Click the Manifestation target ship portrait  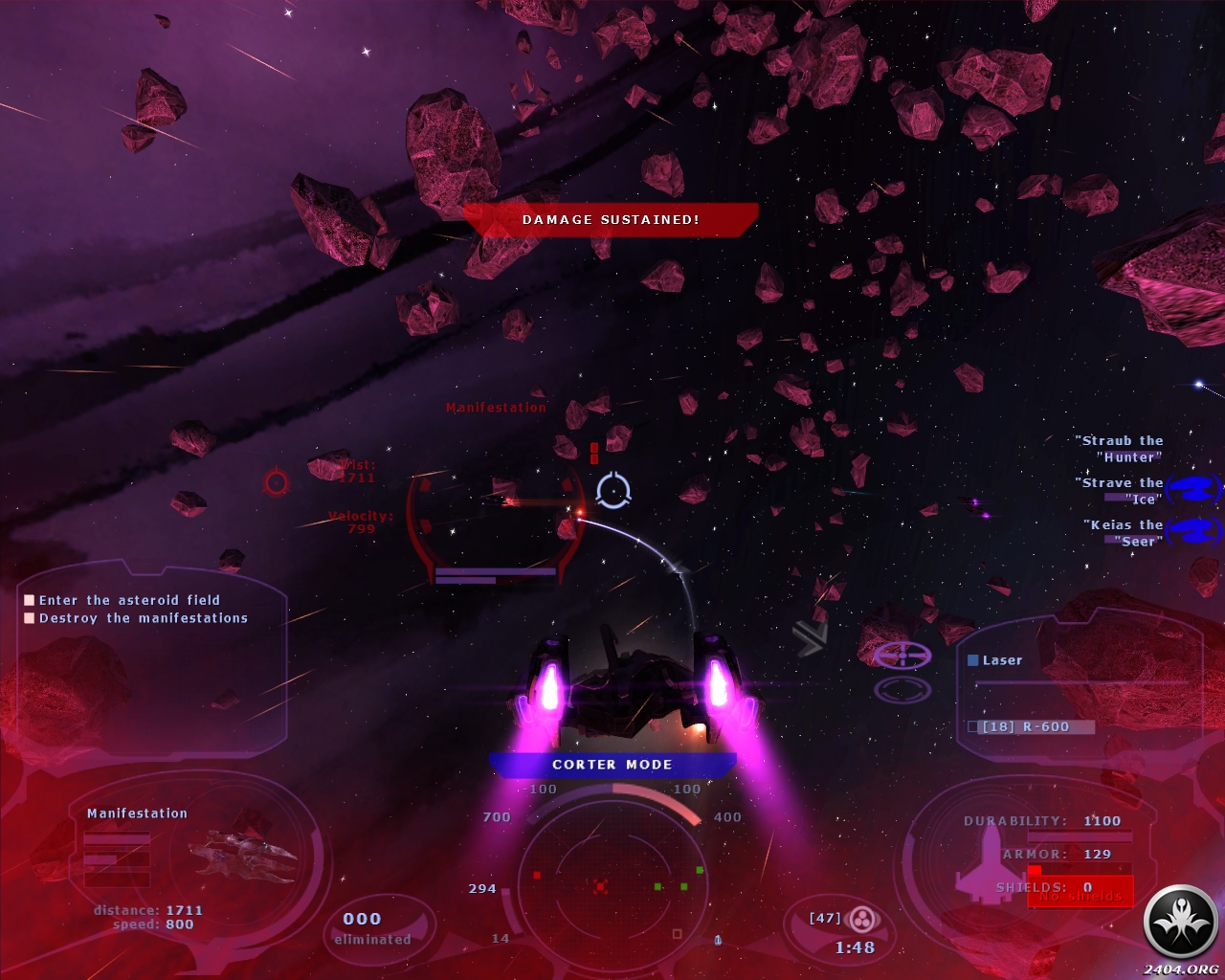242,852
